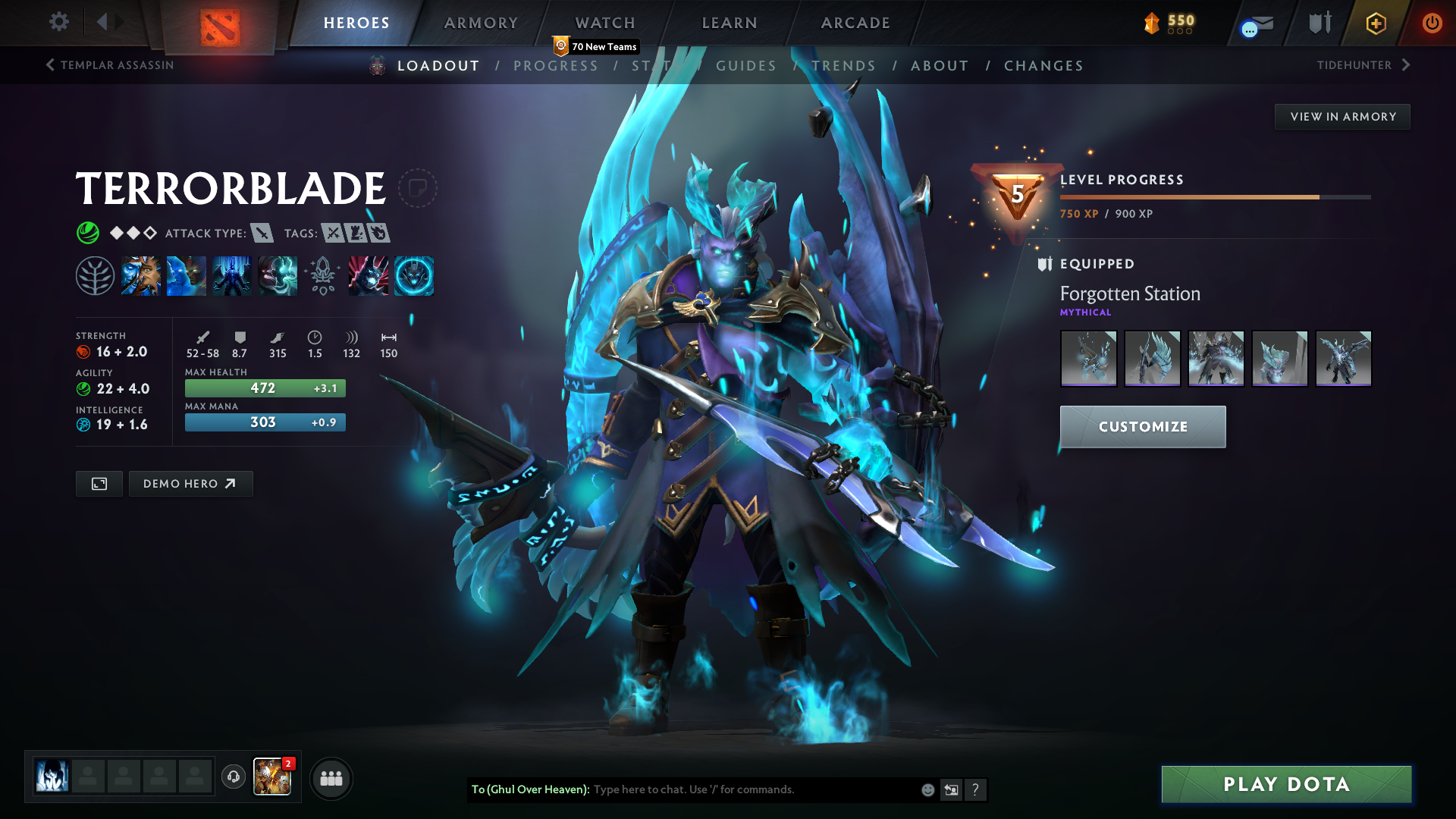Viewport: 1456px width, 819px height.
Task: Click the power button icon top right
Action: (x=1432, y=23)
